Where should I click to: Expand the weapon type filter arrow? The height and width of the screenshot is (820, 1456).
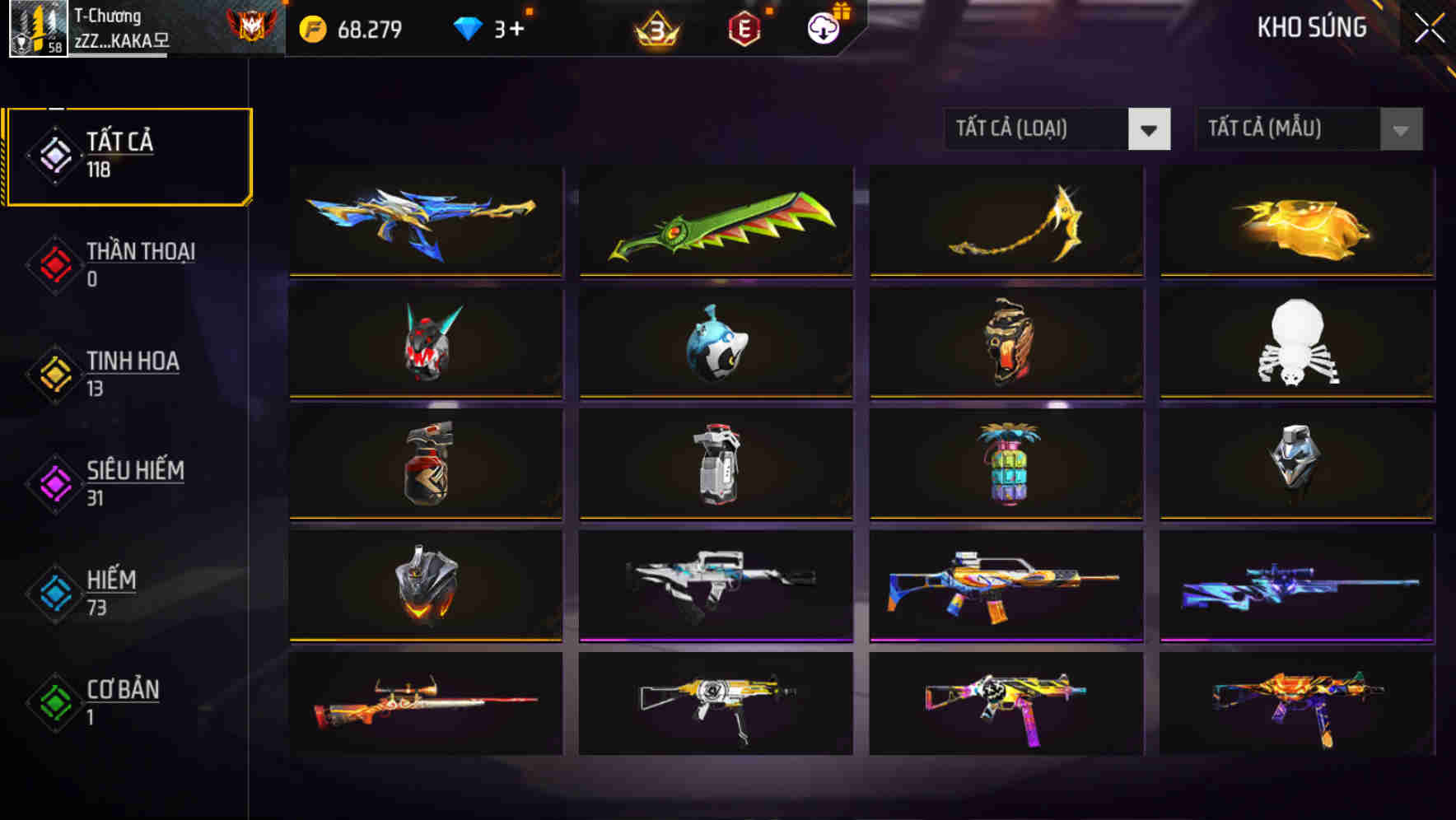[x=1150, y=129]
